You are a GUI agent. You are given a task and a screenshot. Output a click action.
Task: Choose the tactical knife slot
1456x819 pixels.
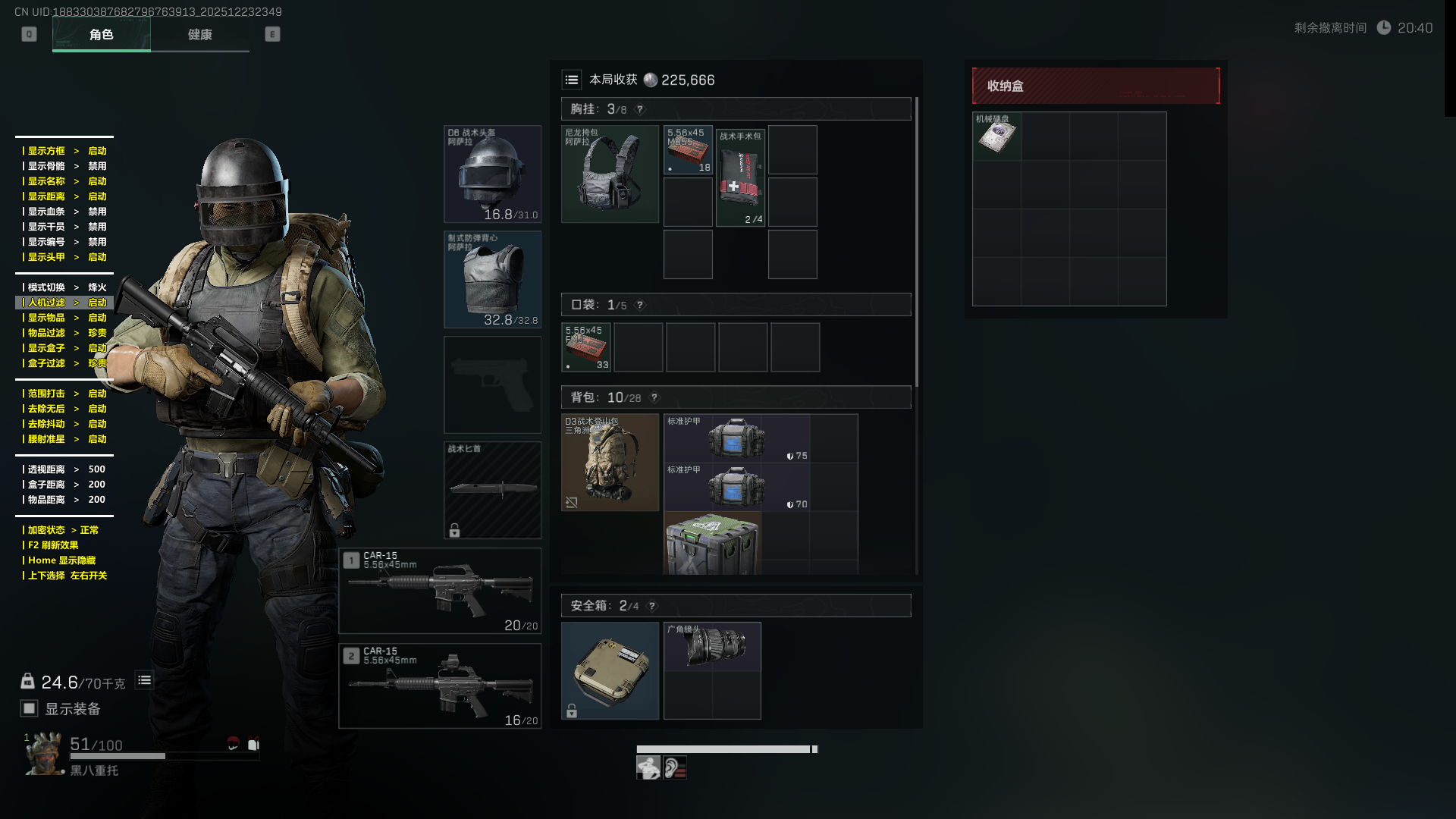492,490
